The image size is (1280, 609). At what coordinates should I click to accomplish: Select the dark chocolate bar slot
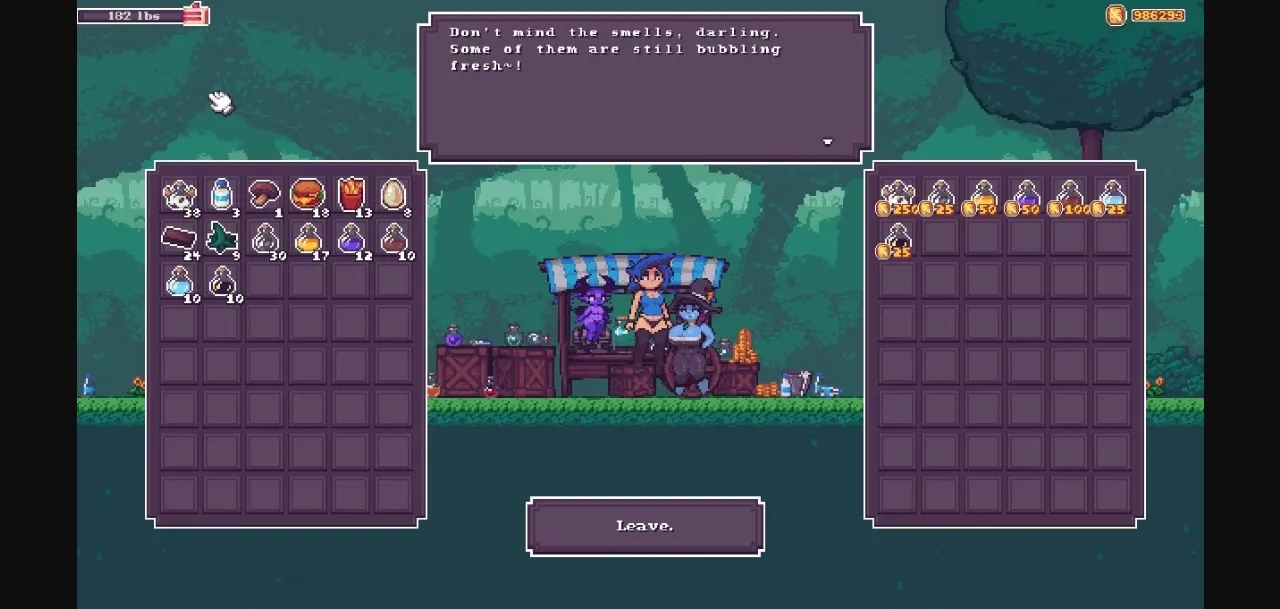[x=179, y=238]
